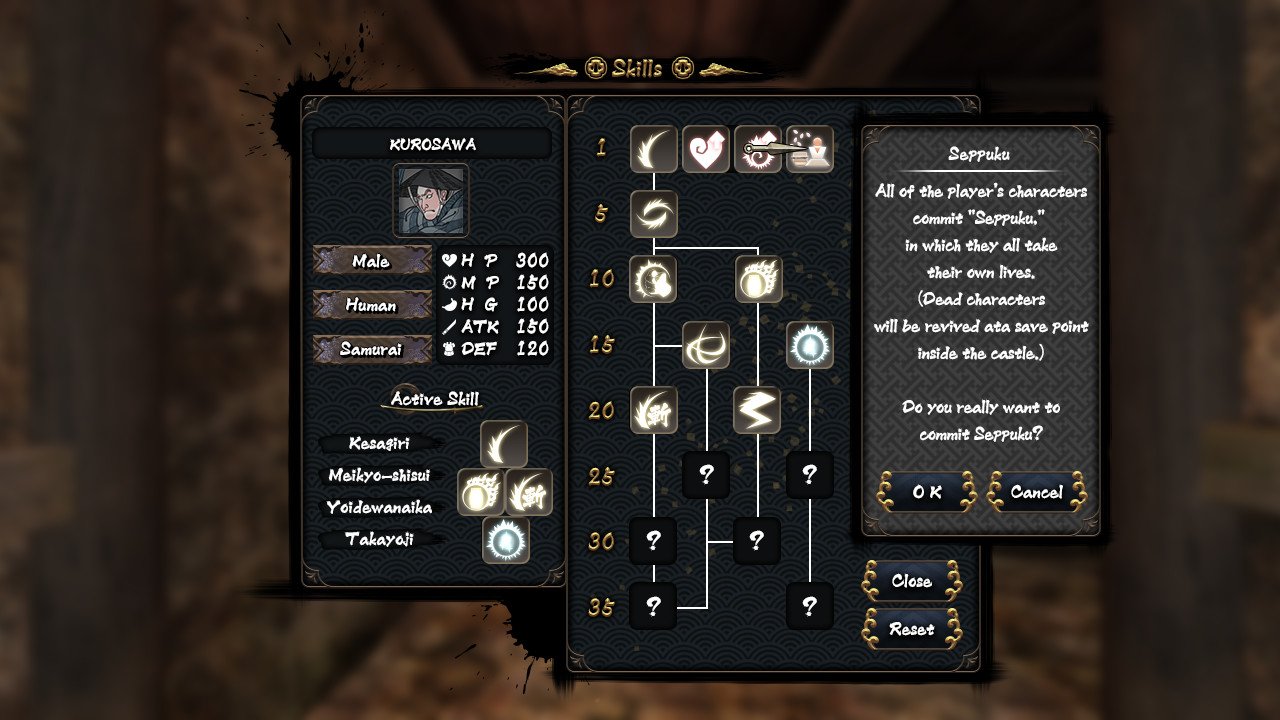
Task: Select the crescent slash skill at level 1
Action: [654, 149]
